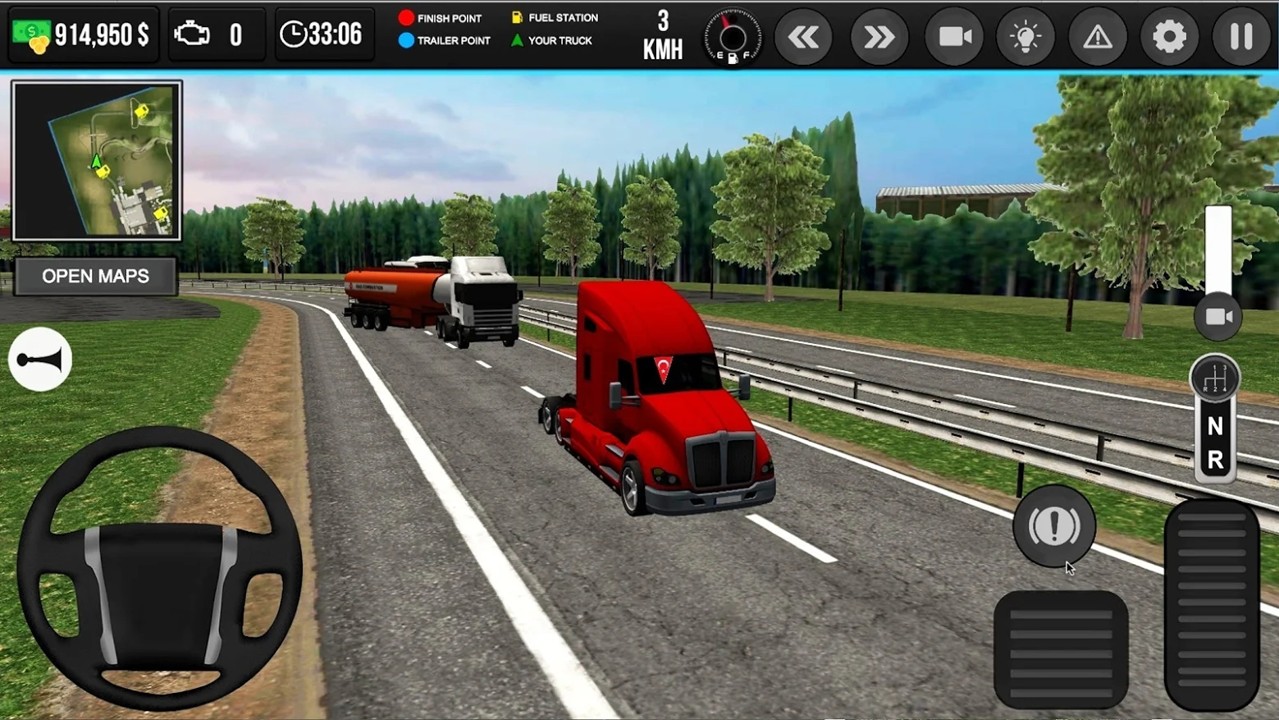Click the cash and coins money icon
The height and width of the screenshot is (720, 1279).
click(x=30, y=35)
